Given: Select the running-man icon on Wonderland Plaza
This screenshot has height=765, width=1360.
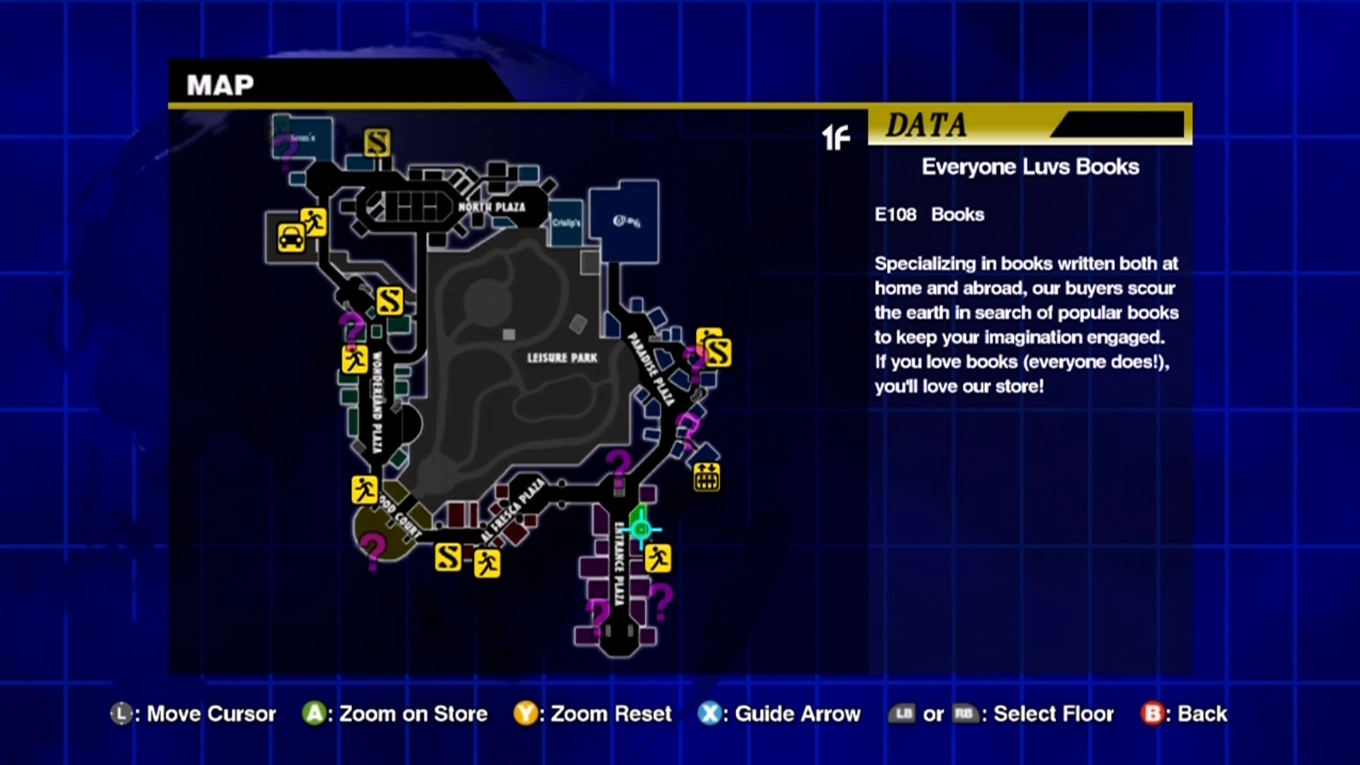Looking at the screenshot, I should [x=354, y=359].
